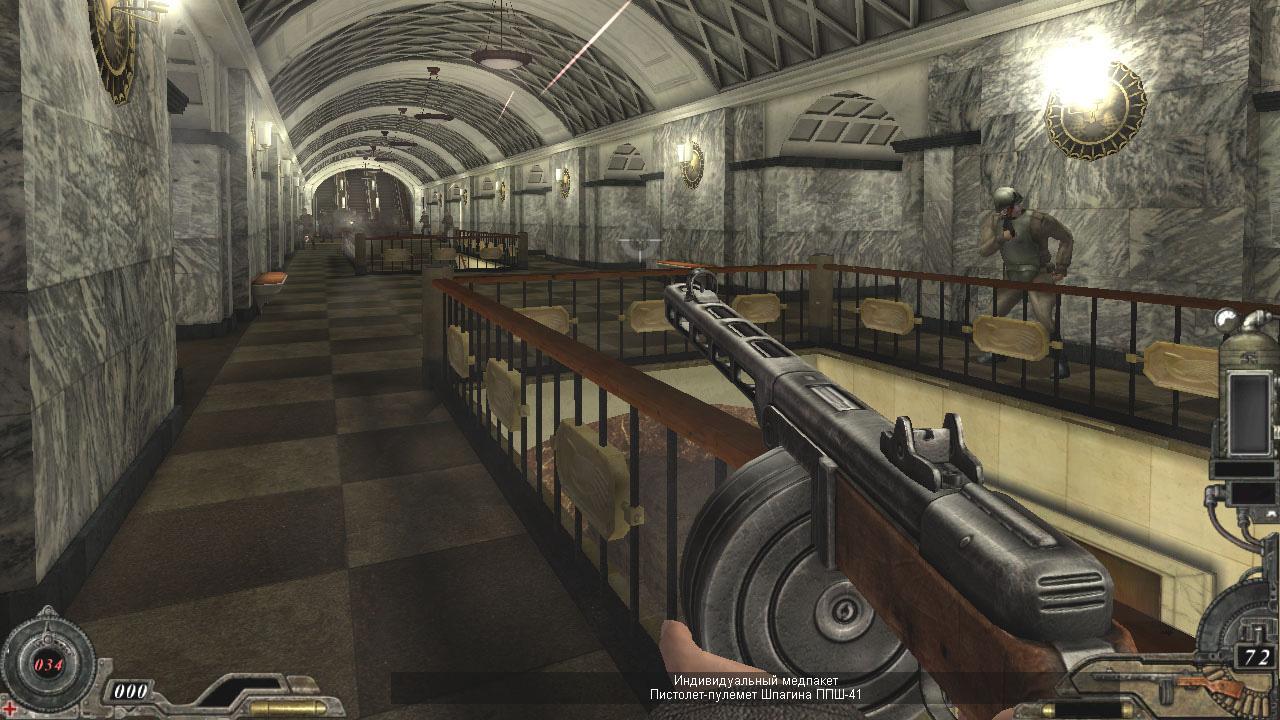Click the crosshair at screen center
Viewport: 1280px width, 720px height.
[640, 360]
